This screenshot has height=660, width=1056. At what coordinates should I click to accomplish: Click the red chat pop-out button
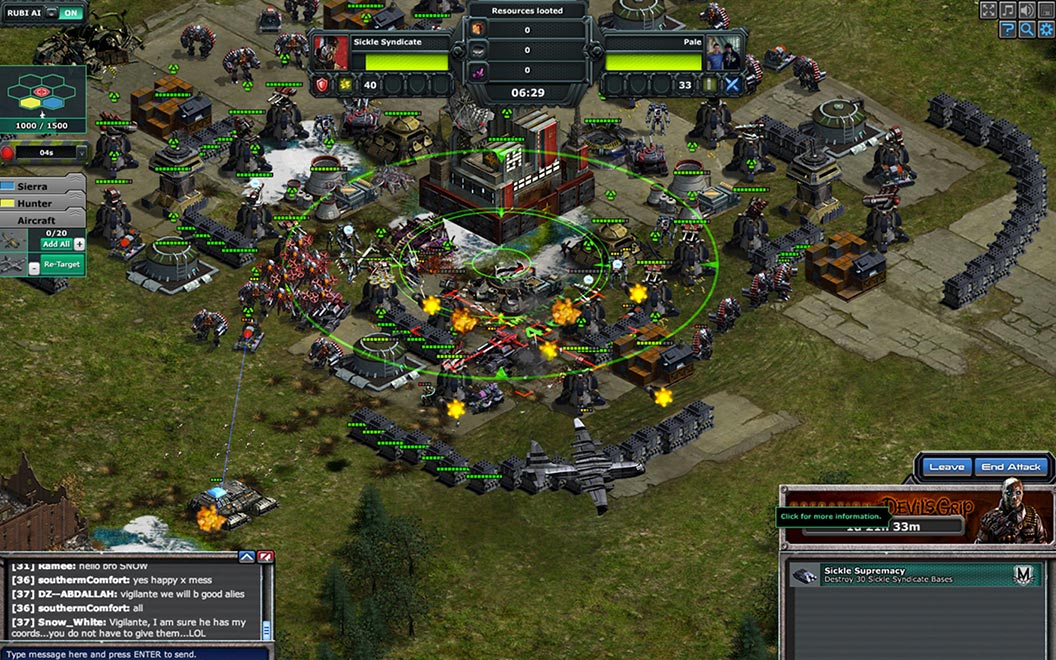coord(265,557)
